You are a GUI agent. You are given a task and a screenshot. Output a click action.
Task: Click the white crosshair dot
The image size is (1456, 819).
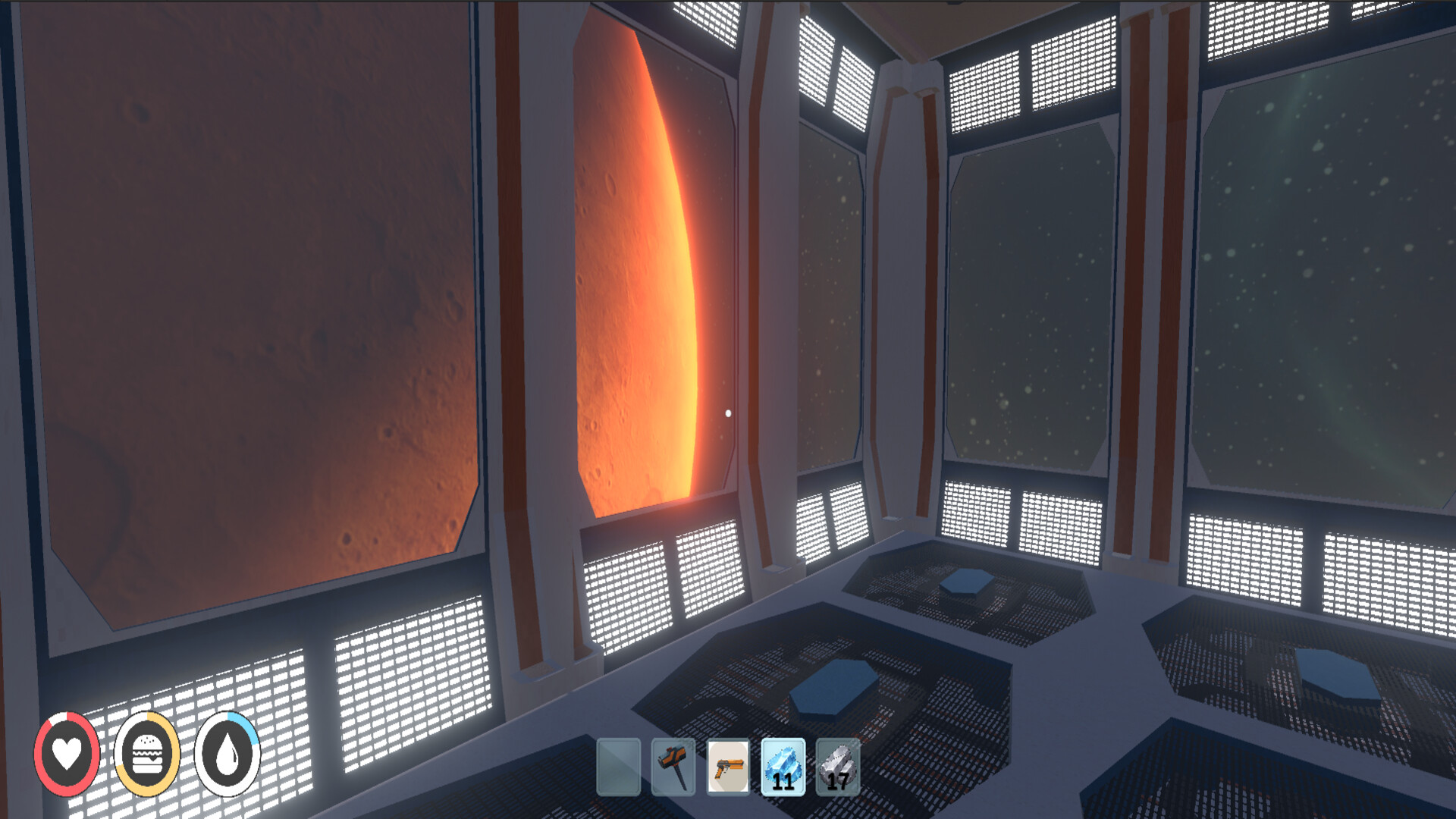[730, 413]
